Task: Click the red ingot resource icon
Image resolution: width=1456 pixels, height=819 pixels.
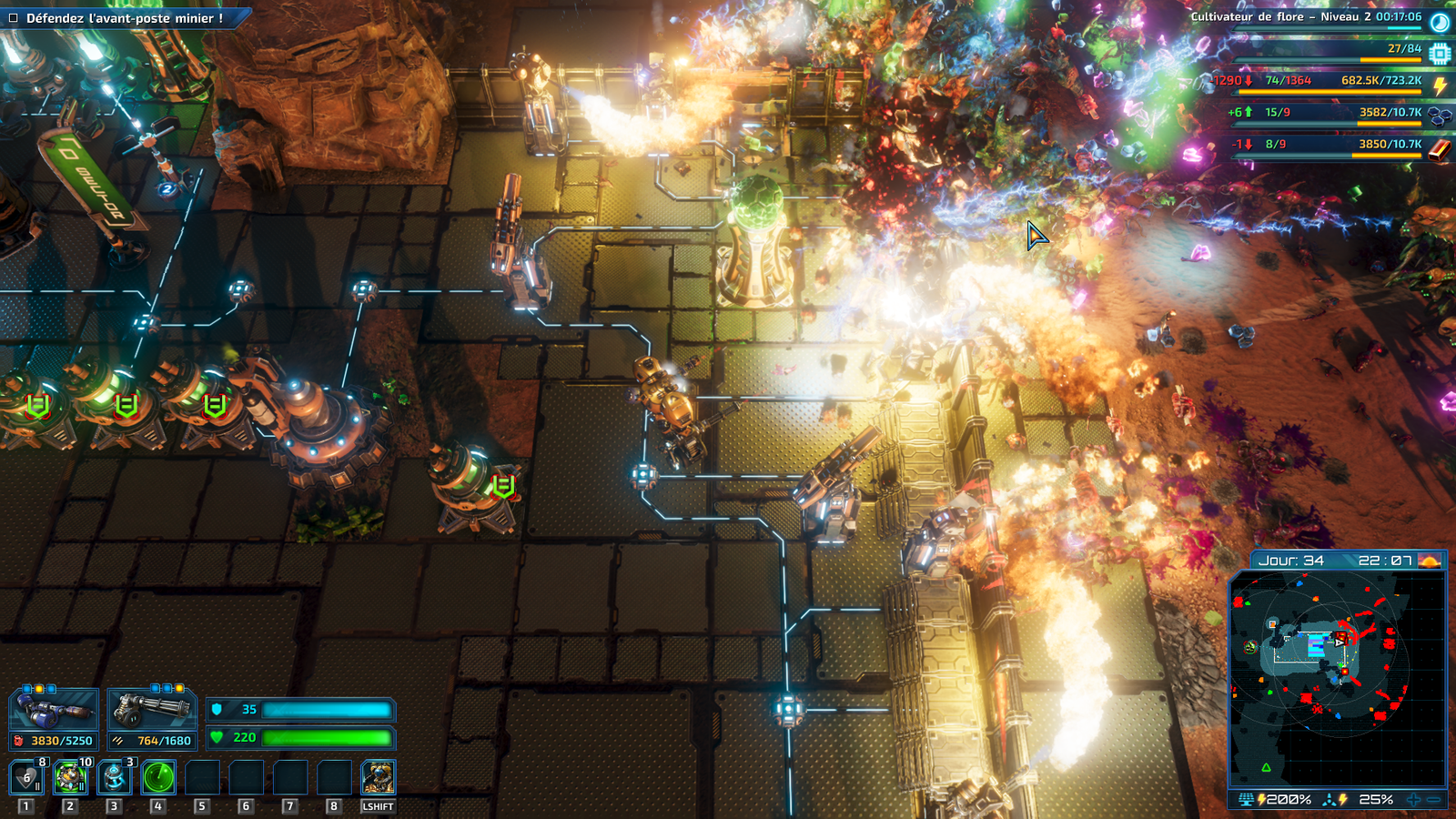Action: click(x=1440, y=148)
